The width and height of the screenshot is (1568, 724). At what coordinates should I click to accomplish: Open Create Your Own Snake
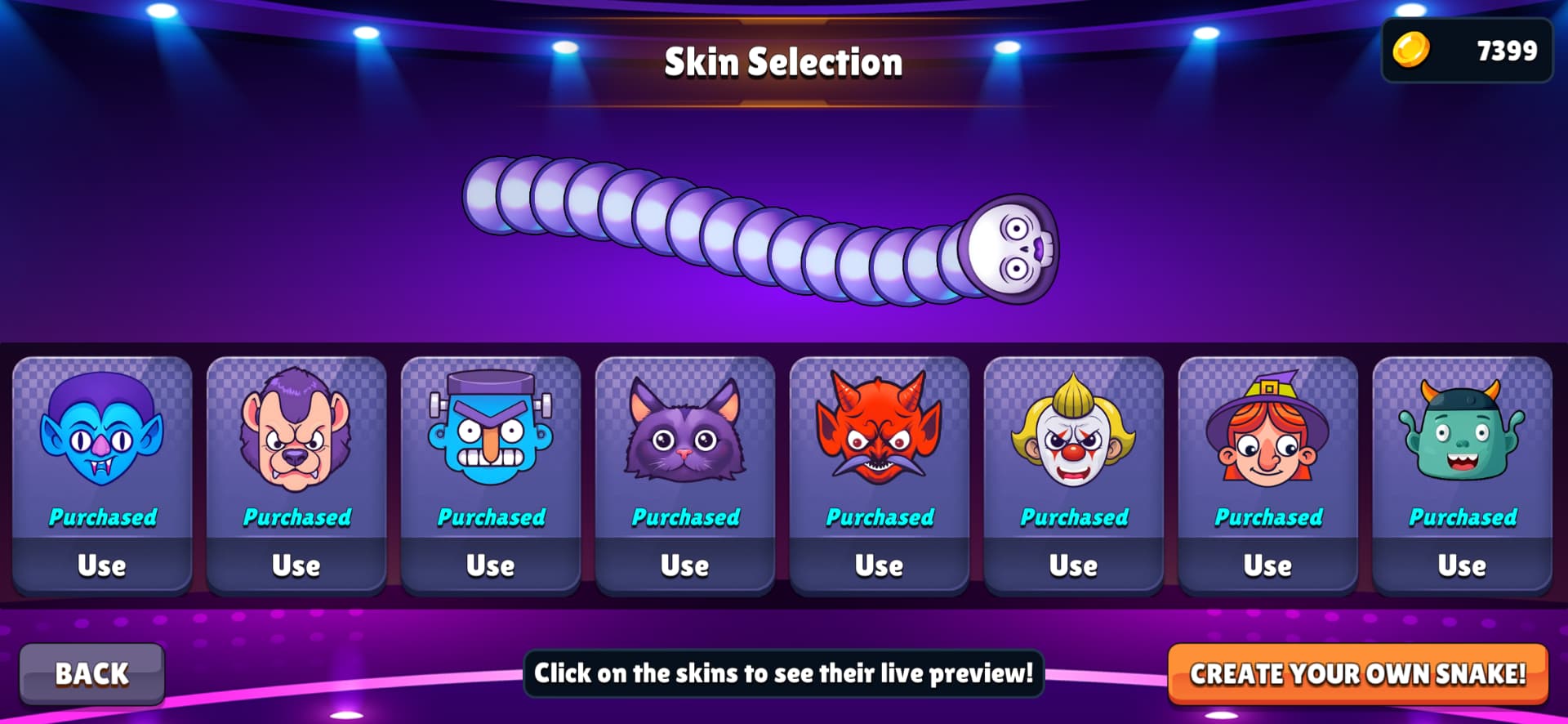(1357, 673)
